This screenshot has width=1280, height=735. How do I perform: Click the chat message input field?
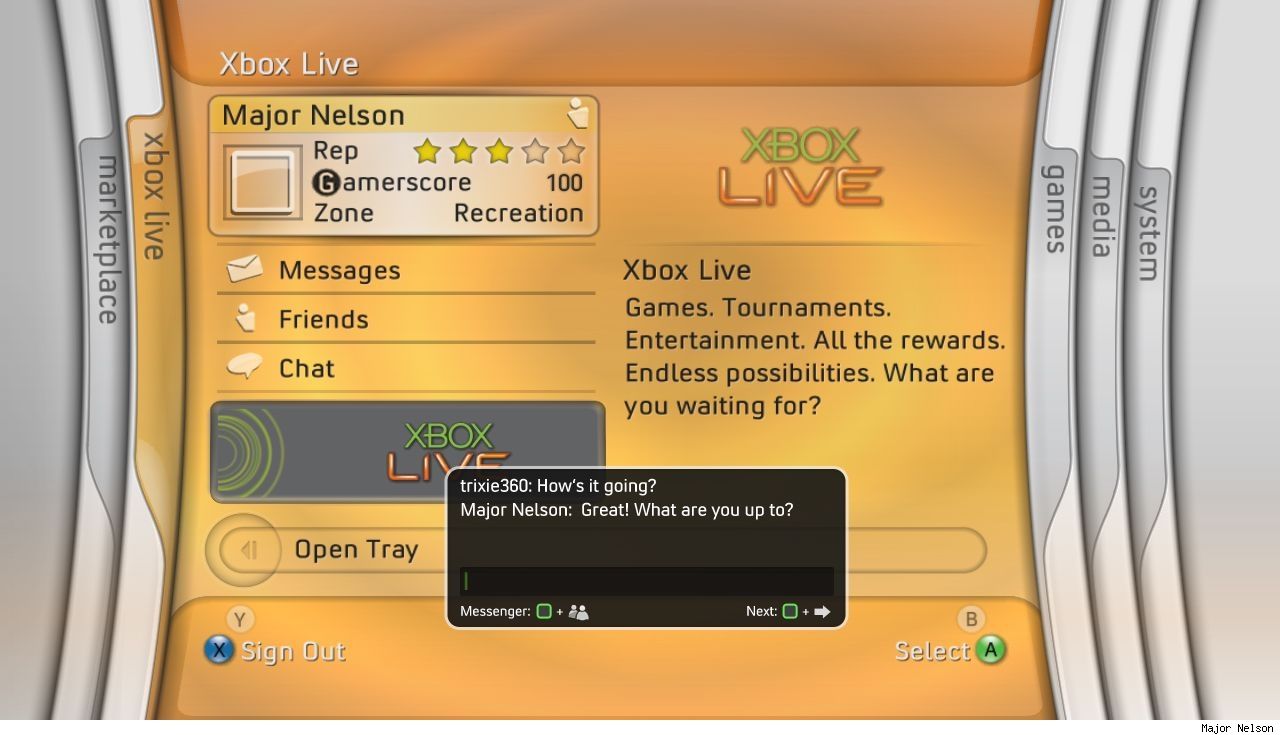tap(645, 580)
